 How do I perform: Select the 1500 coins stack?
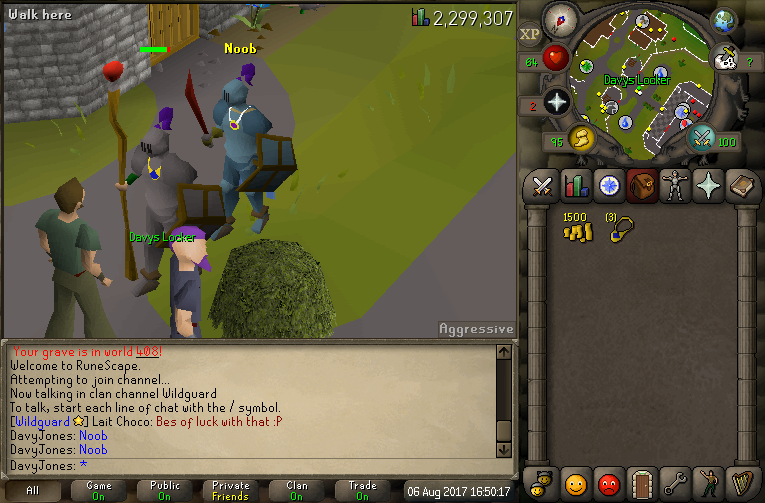pyautogui.click(x=577, y=228)
